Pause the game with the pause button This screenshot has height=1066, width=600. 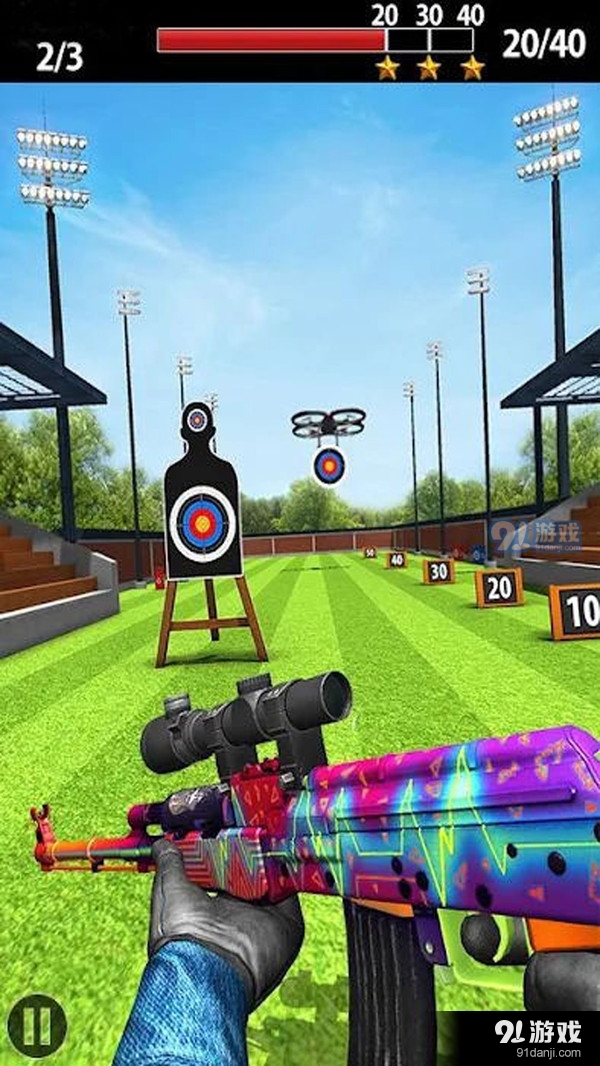[x=37, y=1024]
